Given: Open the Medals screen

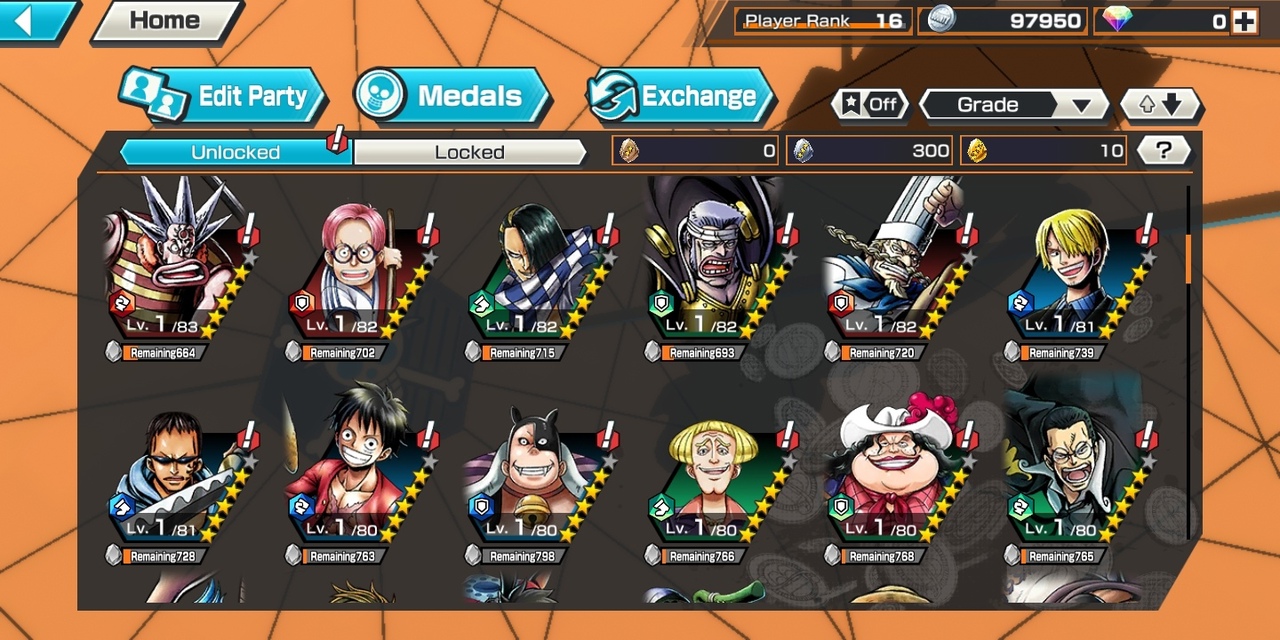Looking at the screenshot, I should pos(453,96).
